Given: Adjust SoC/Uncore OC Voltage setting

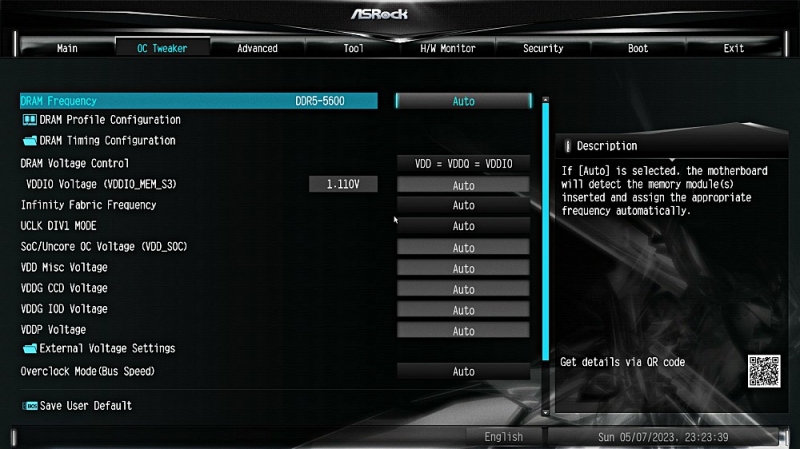Looking at the screenshot, I should [463, 247].
